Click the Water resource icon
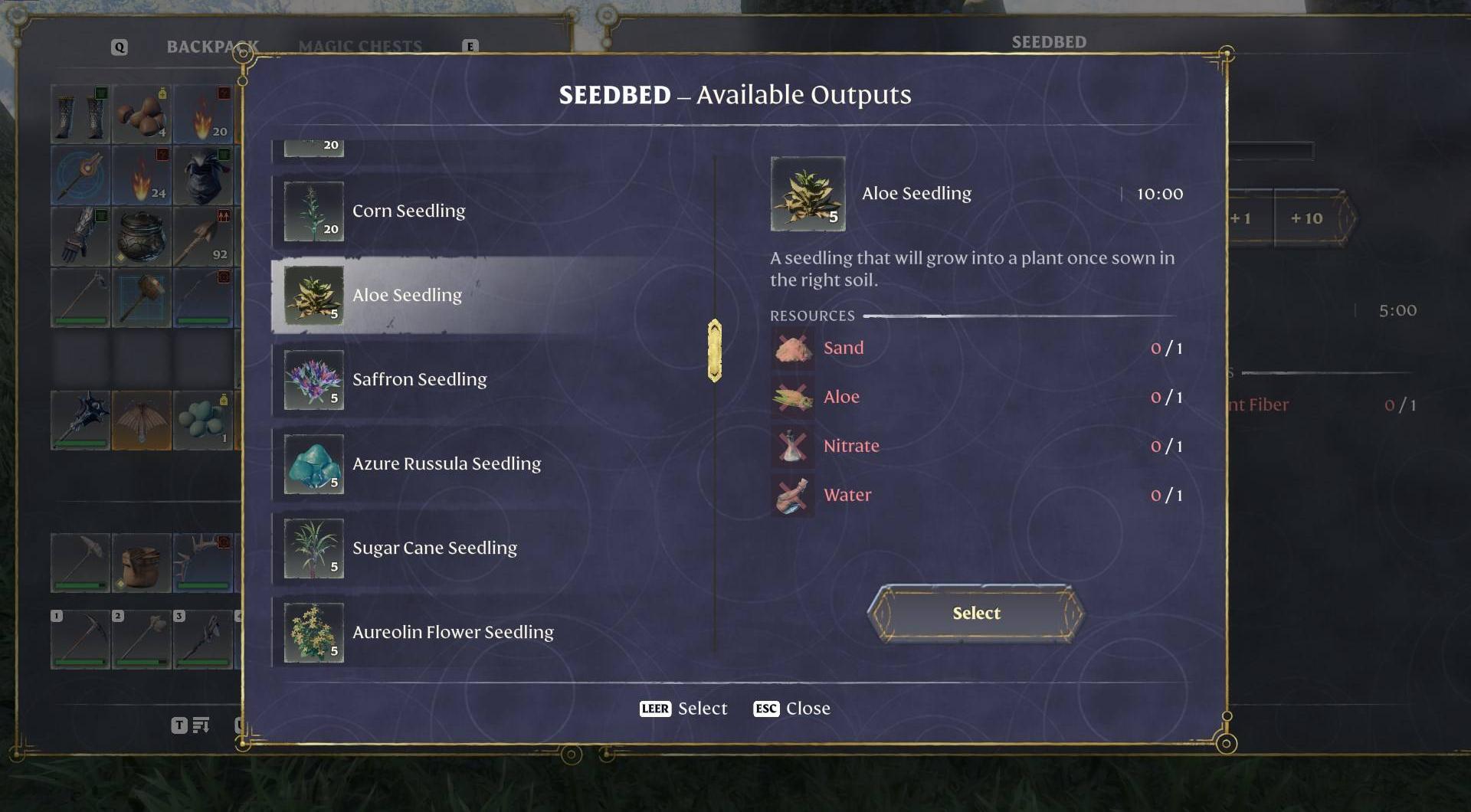 [x=791, y=494]
